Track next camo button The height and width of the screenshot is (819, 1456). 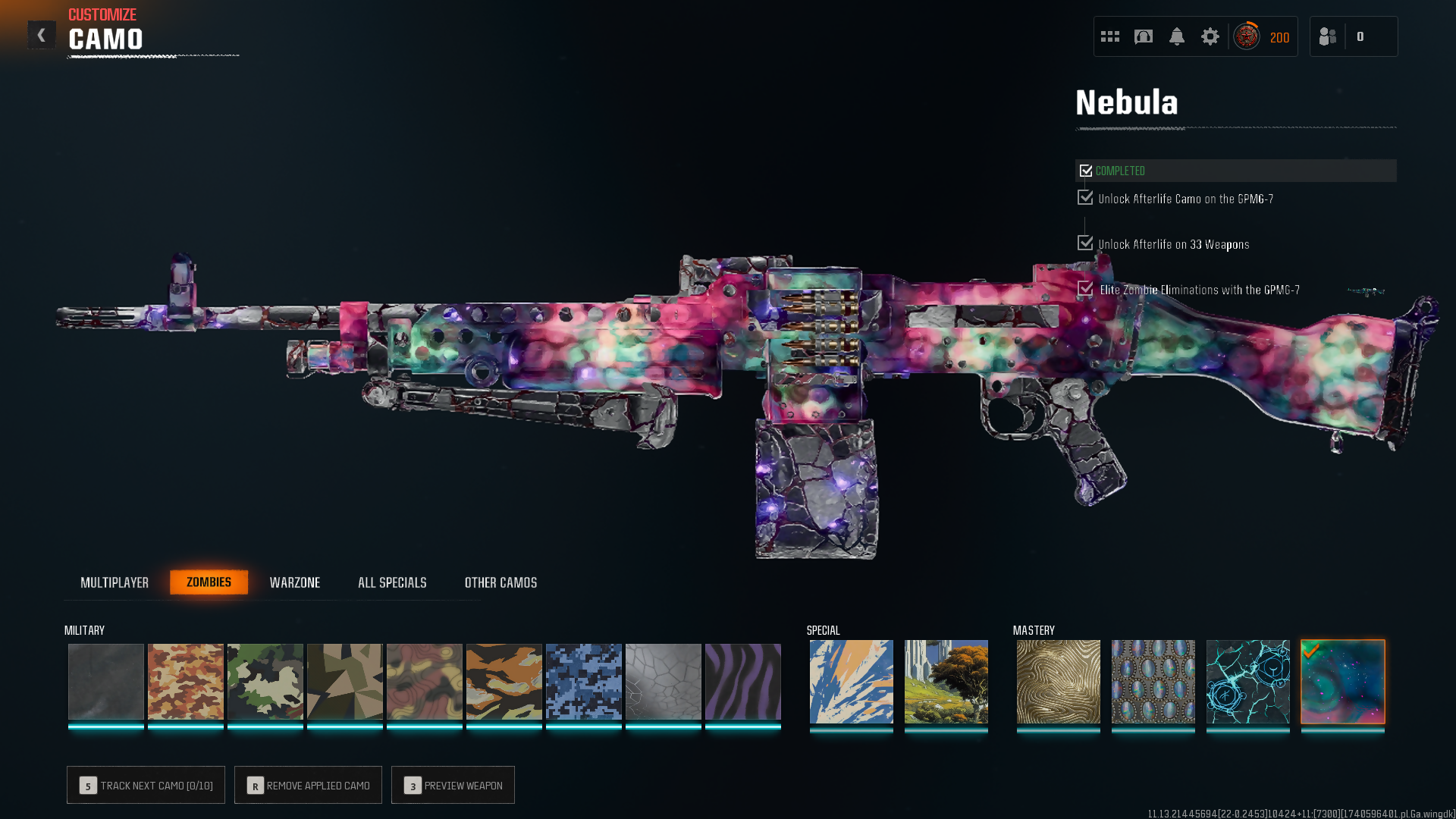(x=146, y=785)
